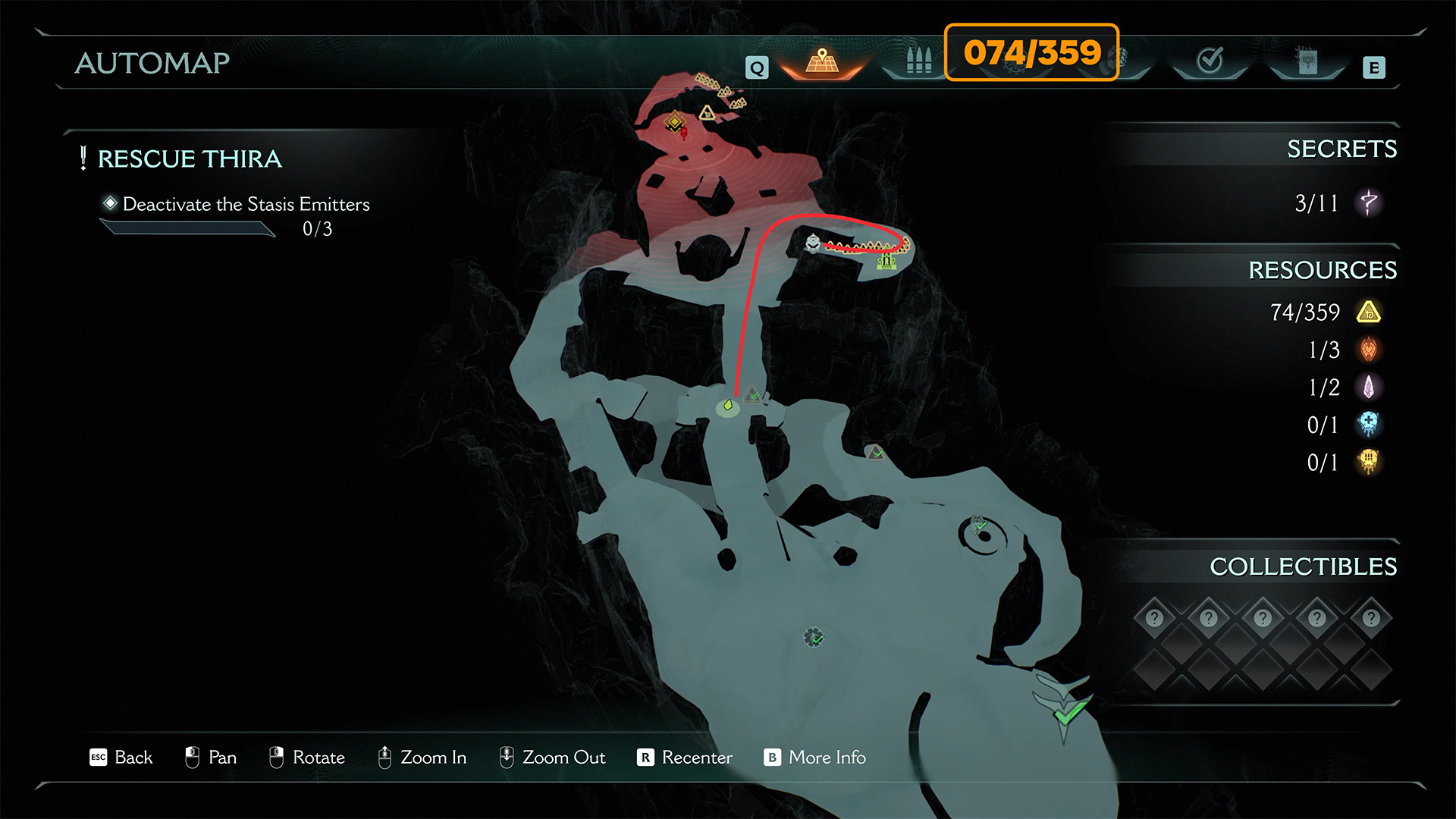The width and height of the screenshot is (1456, 819).
Task: Open the checkmark tab
Action: (1210, 61)
